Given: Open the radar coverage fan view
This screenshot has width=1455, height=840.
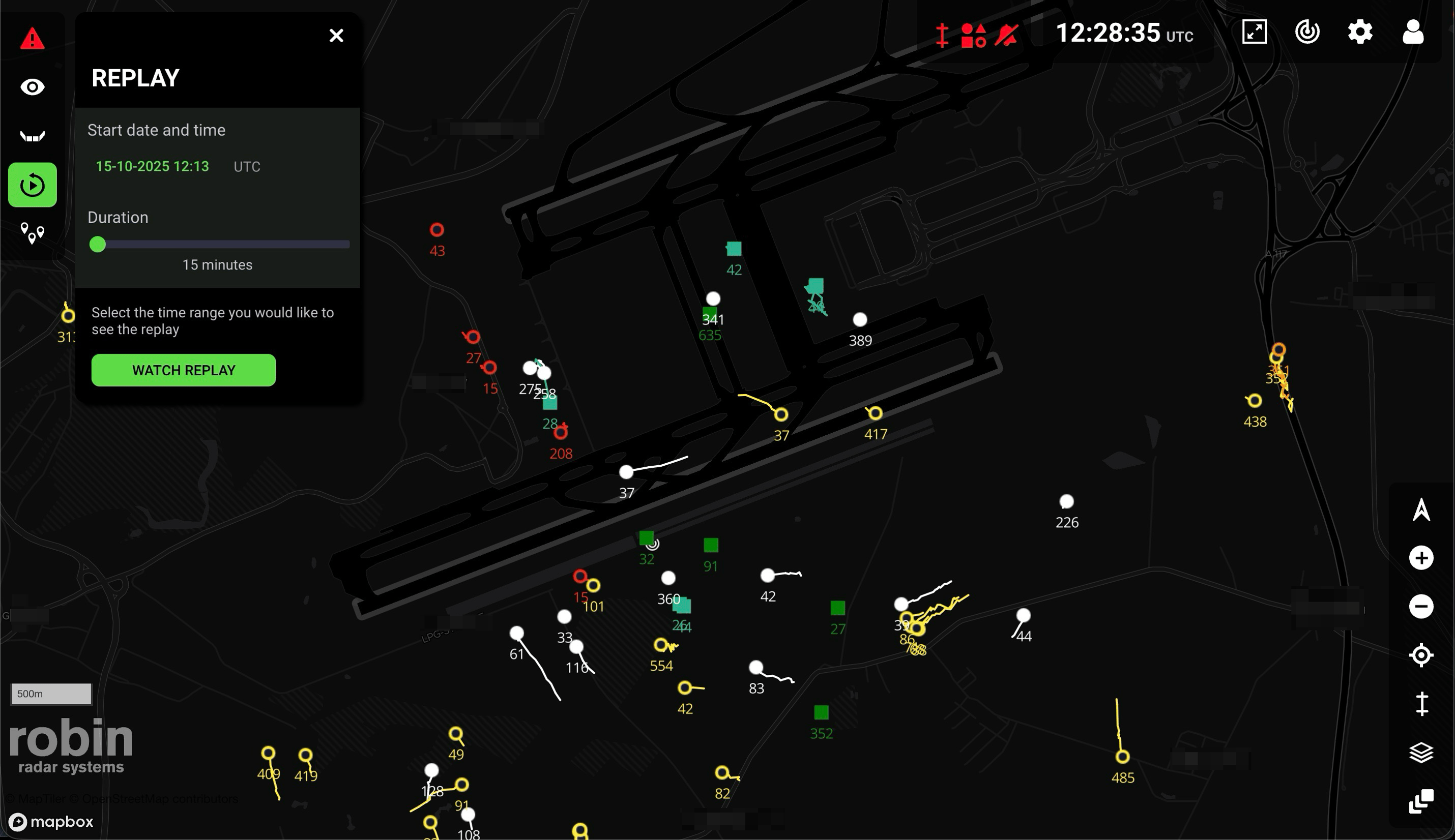Looking at the screenshot, I should 33,136.
